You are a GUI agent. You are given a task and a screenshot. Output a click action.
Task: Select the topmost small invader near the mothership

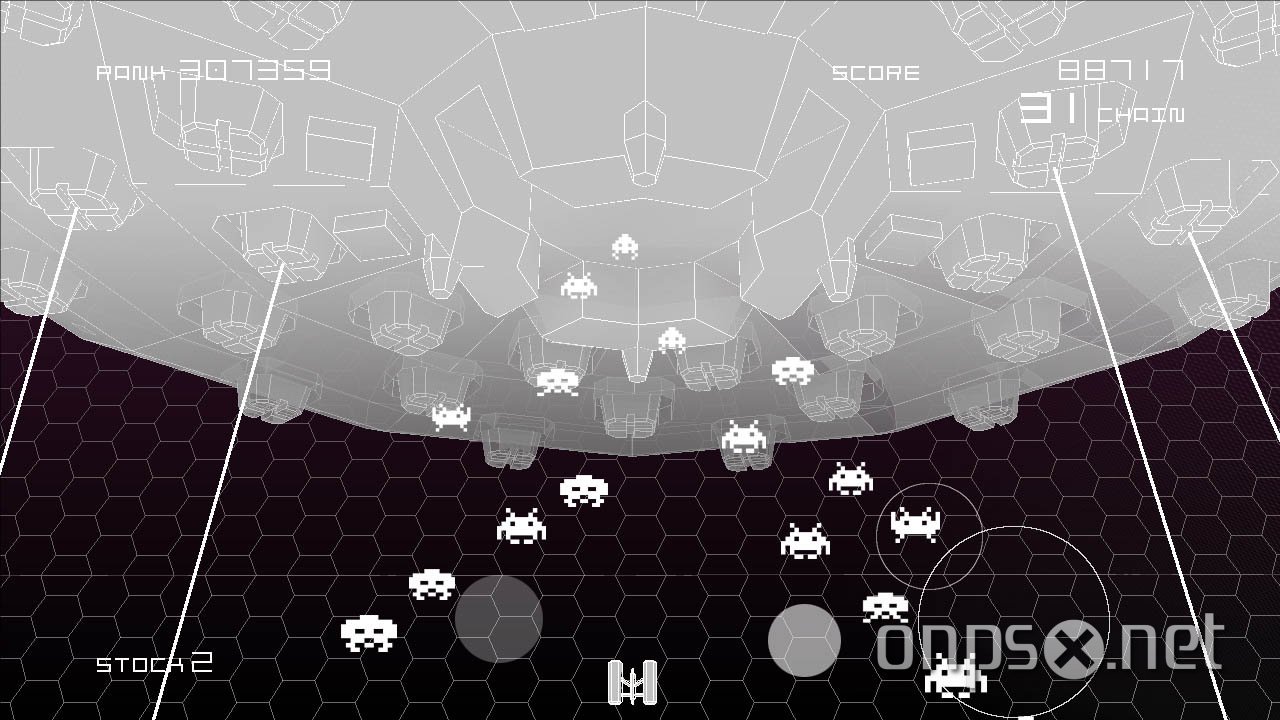[623, 246]
